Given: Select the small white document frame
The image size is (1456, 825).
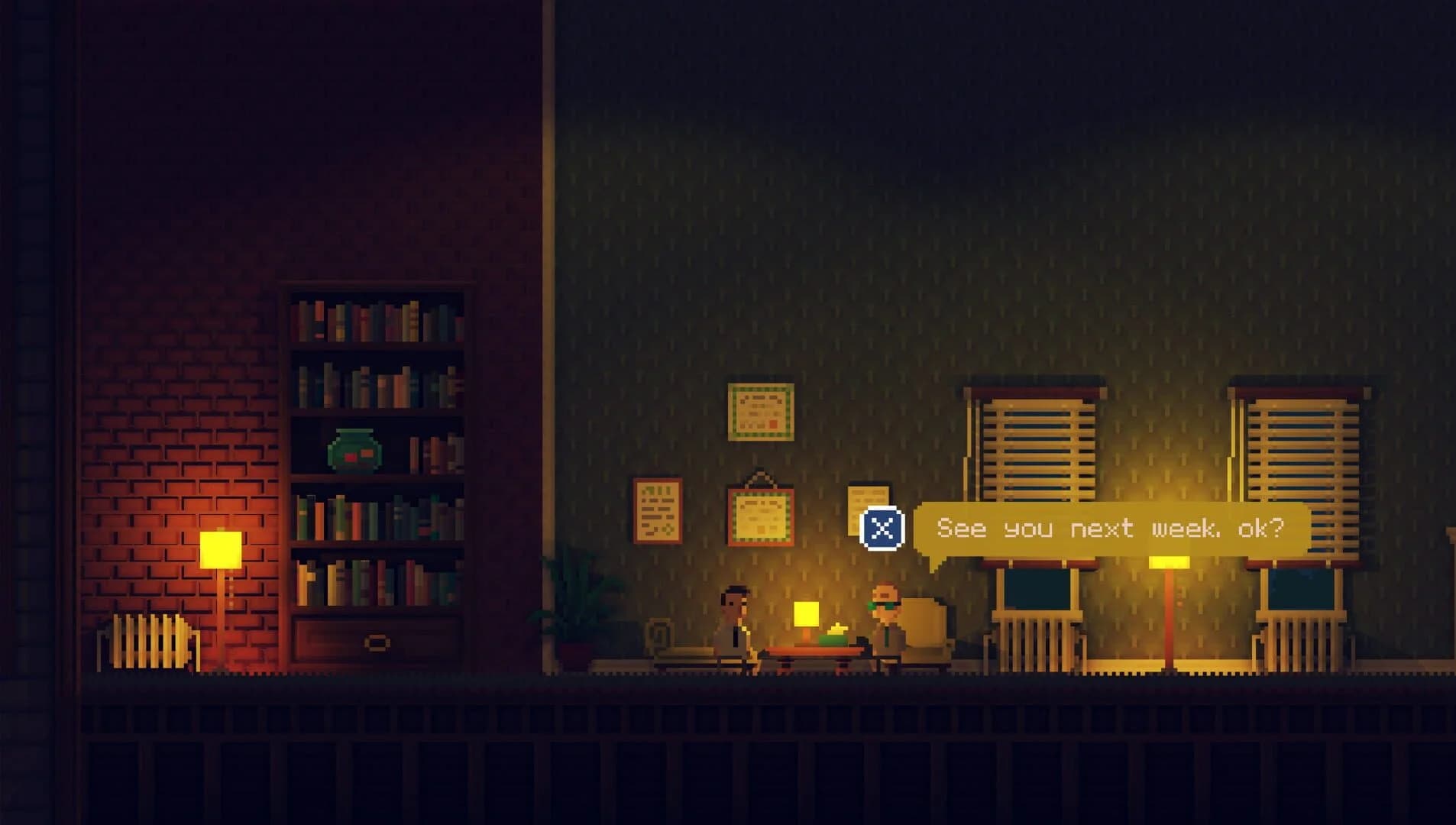Looking at the screenshot, I should pos(867,500).
